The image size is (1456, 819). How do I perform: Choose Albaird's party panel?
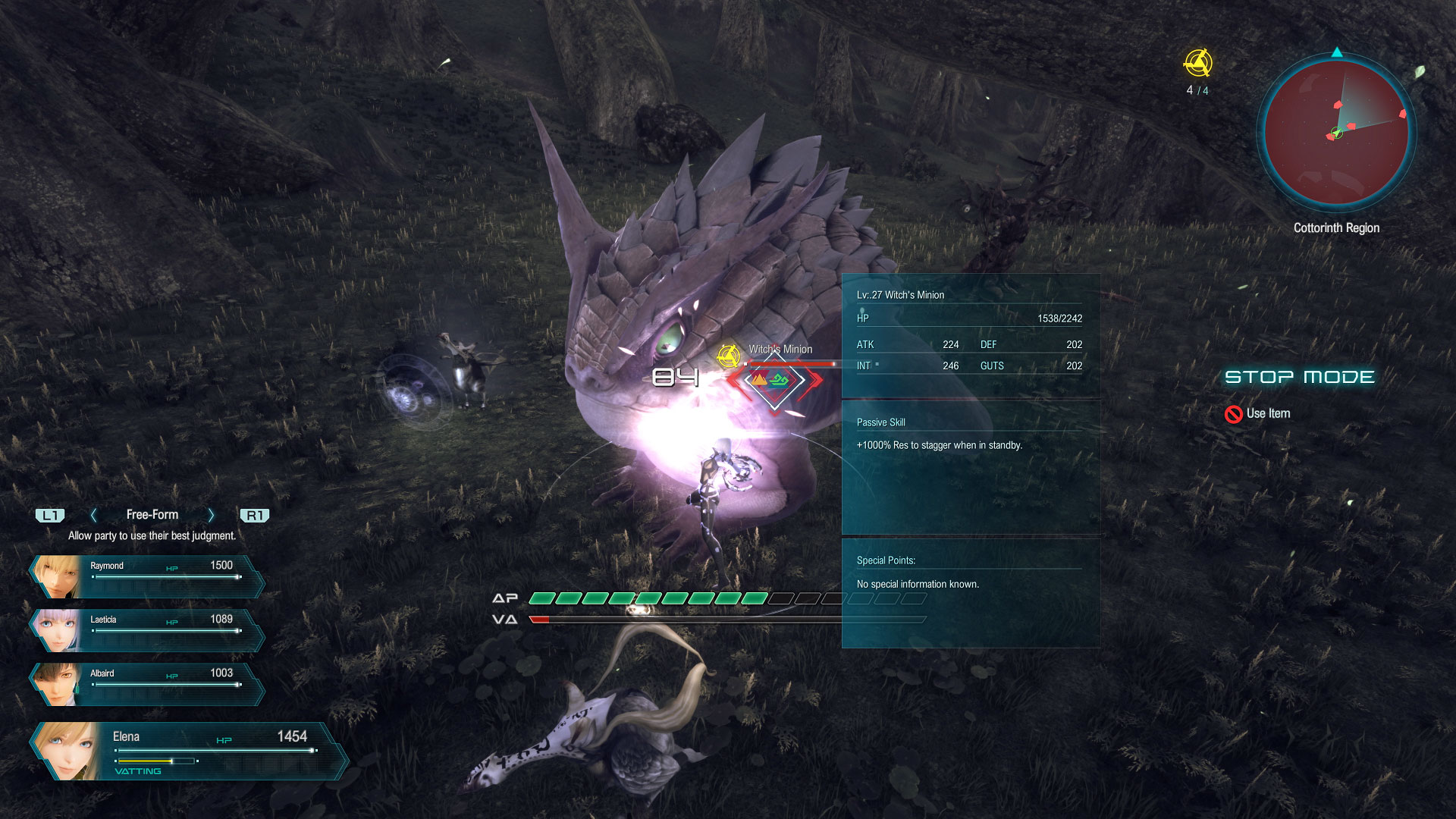click(148, 684)
